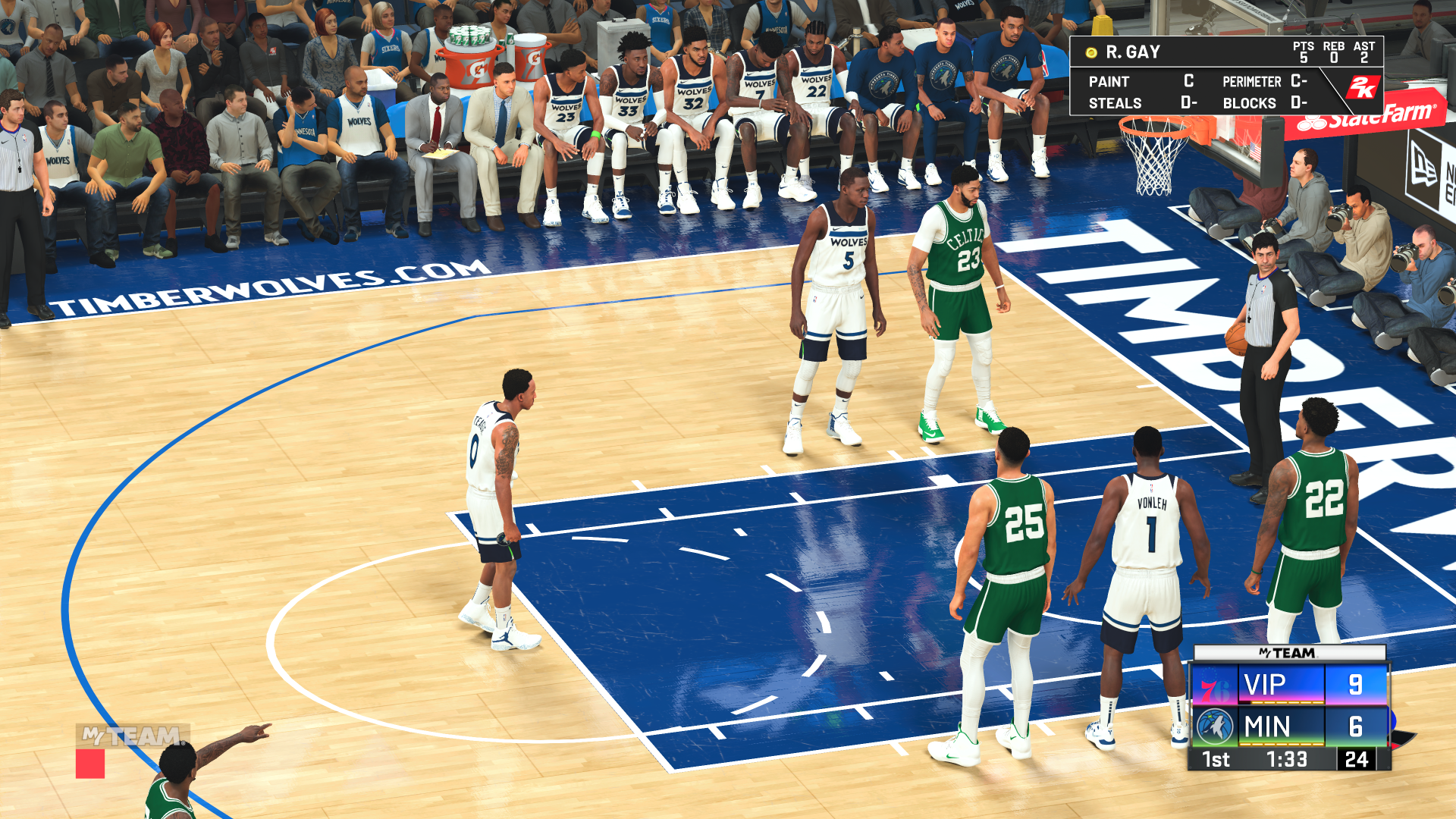This screenshot has height=819, width=1456.
Task: Expand the scoreboard to show full box score
Action: point(1289,705)
